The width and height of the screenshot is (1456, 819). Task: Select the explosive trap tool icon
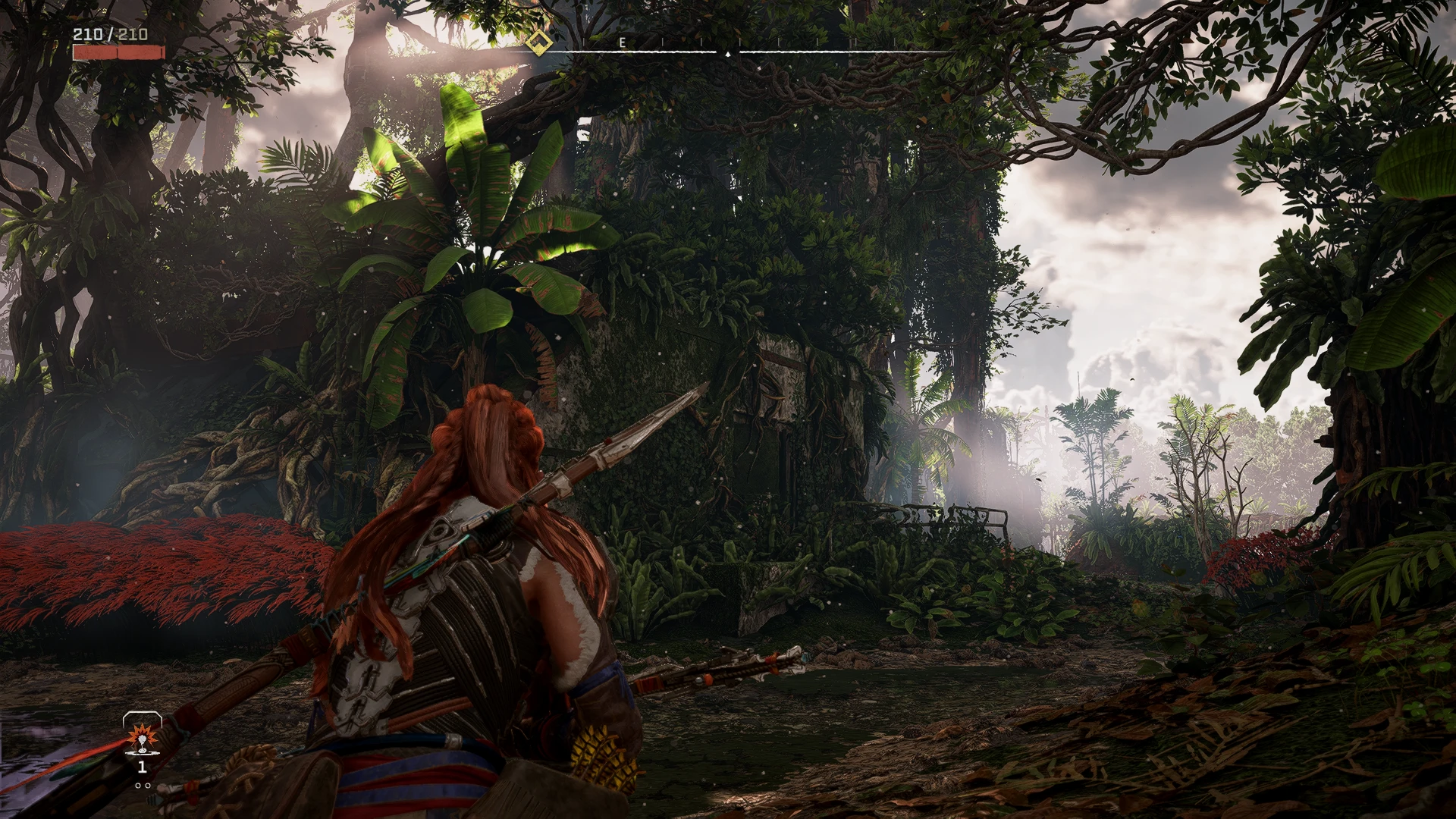tap(141, 737)
